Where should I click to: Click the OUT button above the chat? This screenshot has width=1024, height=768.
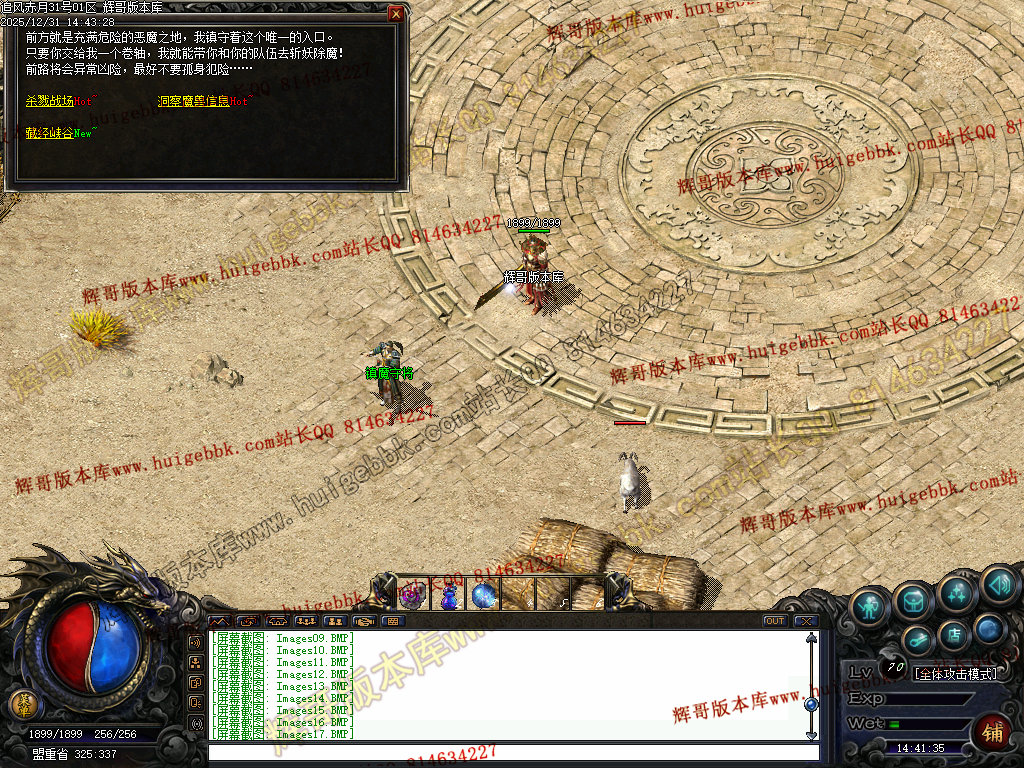(774, 621)
